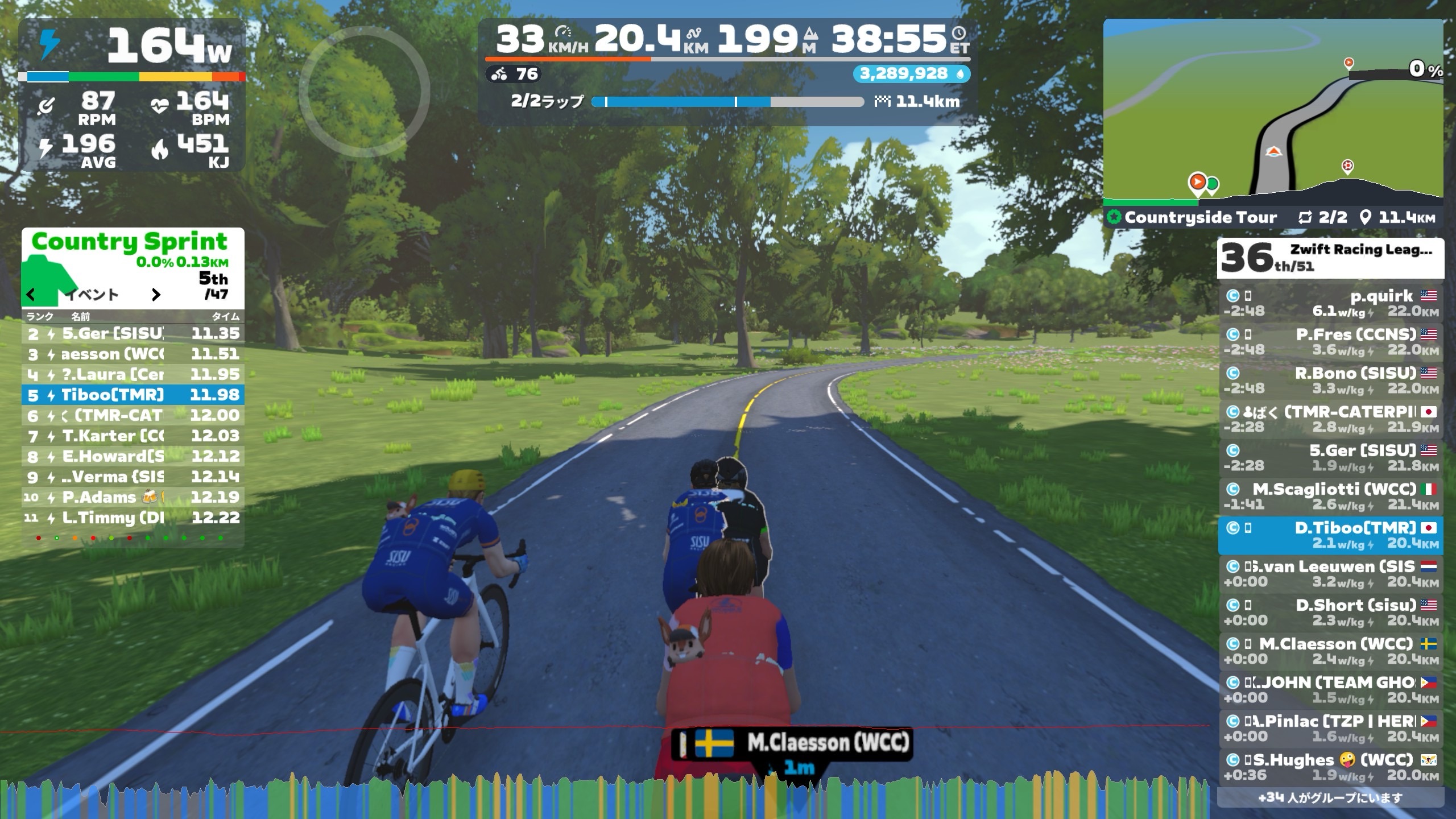Click the M.Claesson (WCC) rider nameplate
This screenshot has height=819, width=1456.
[x=792, y=743]
